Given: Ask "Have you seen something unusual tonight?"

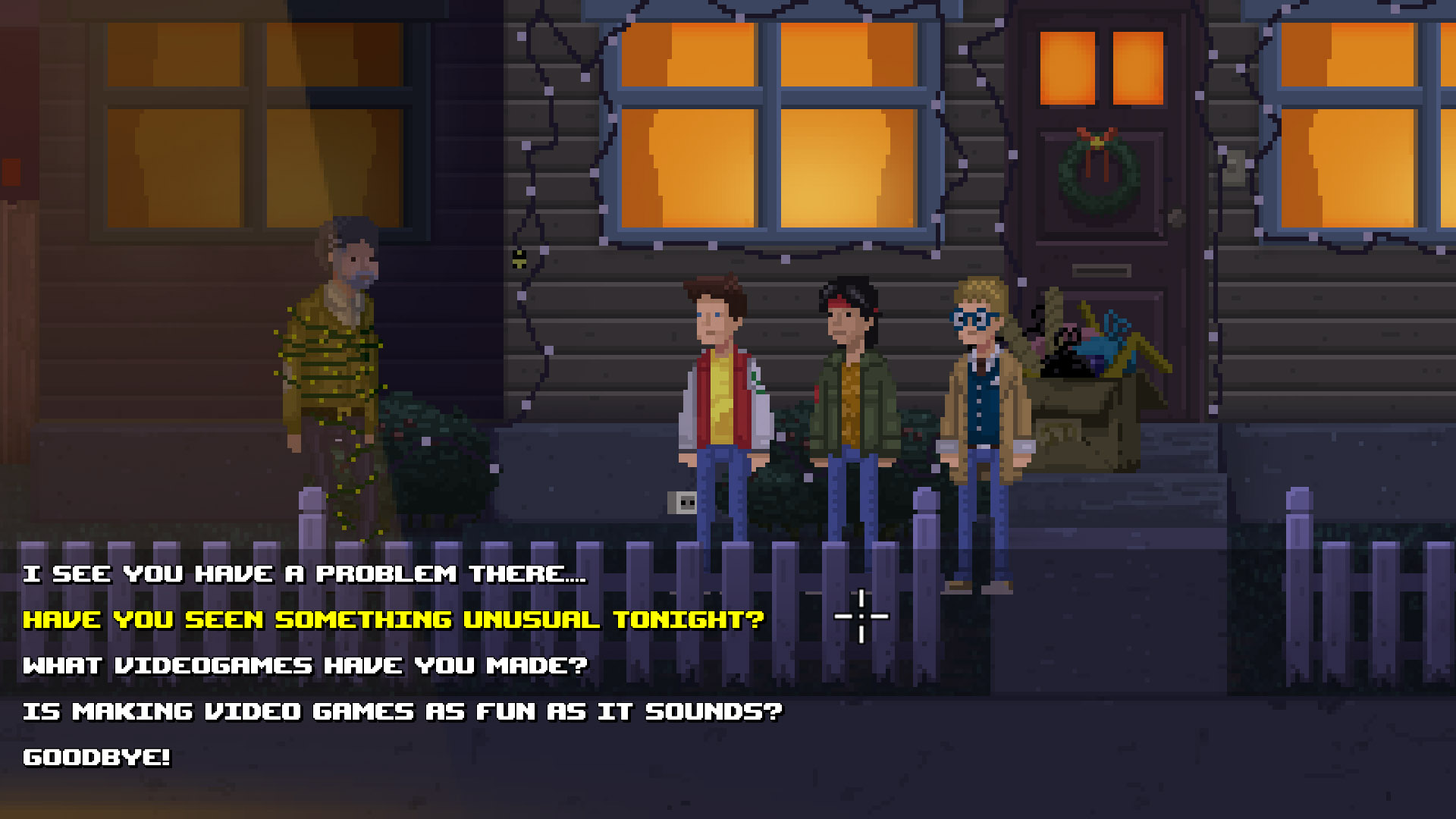Looking at the screenshot, I should coord(393,620).
